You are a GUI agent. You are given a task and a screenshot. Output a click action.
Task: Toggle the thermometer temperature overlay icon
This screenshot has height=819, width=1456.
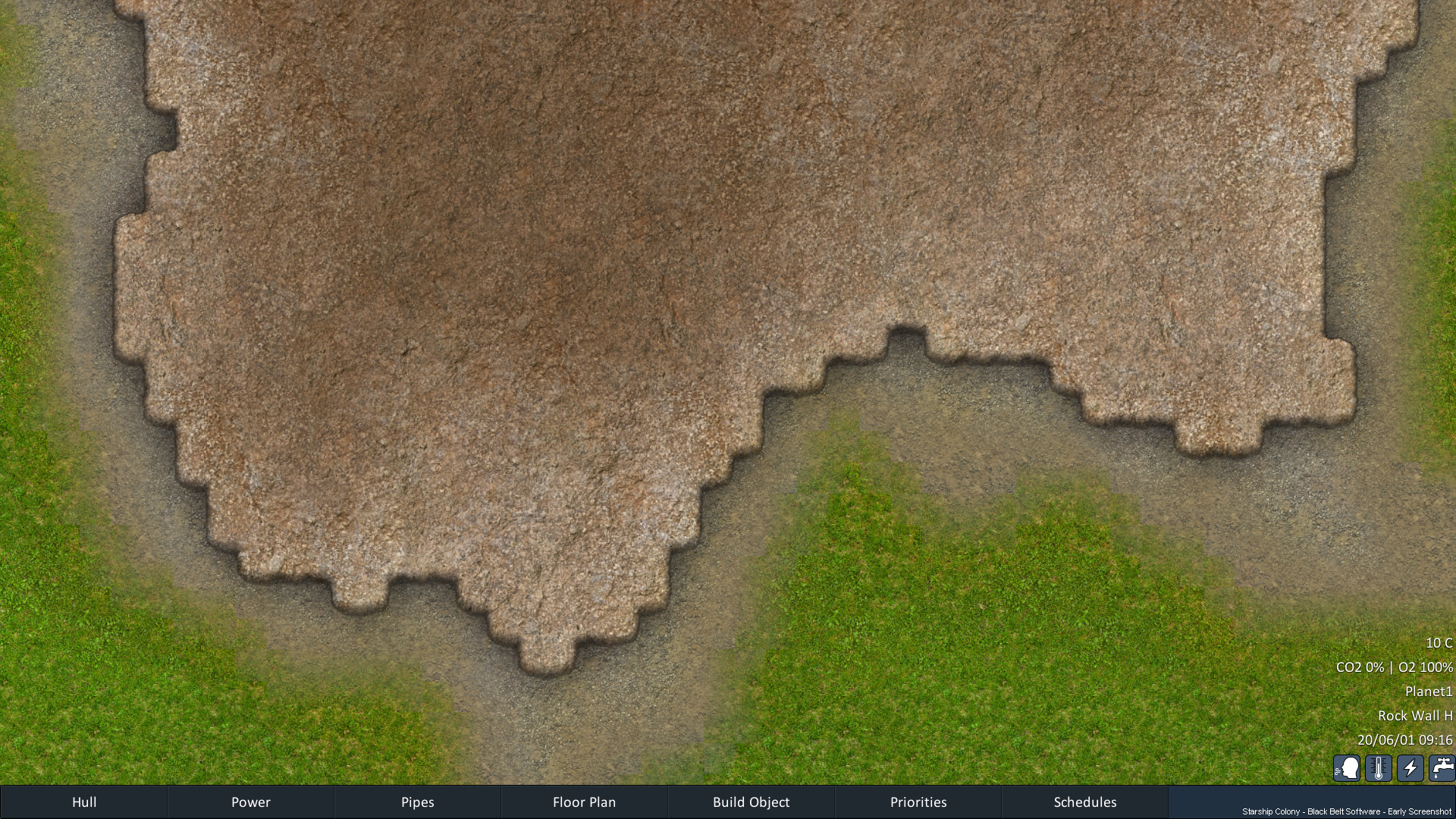(x=1379, y=768)
